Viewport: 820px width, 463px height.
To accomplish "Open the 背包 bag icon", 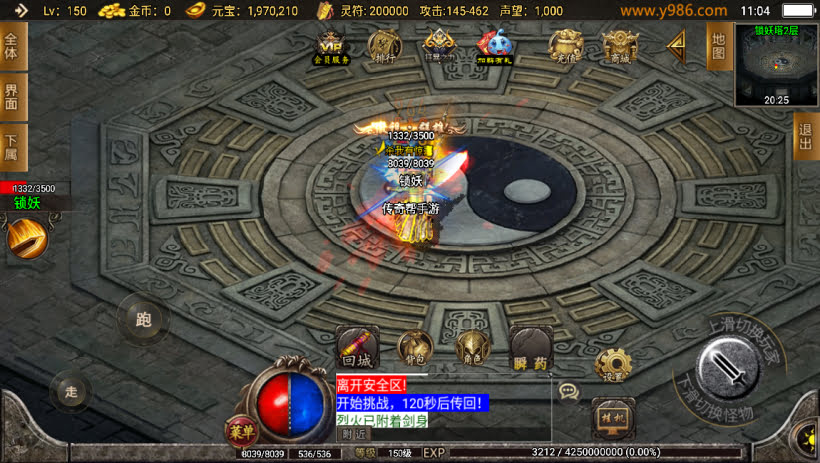I will 414,347.
